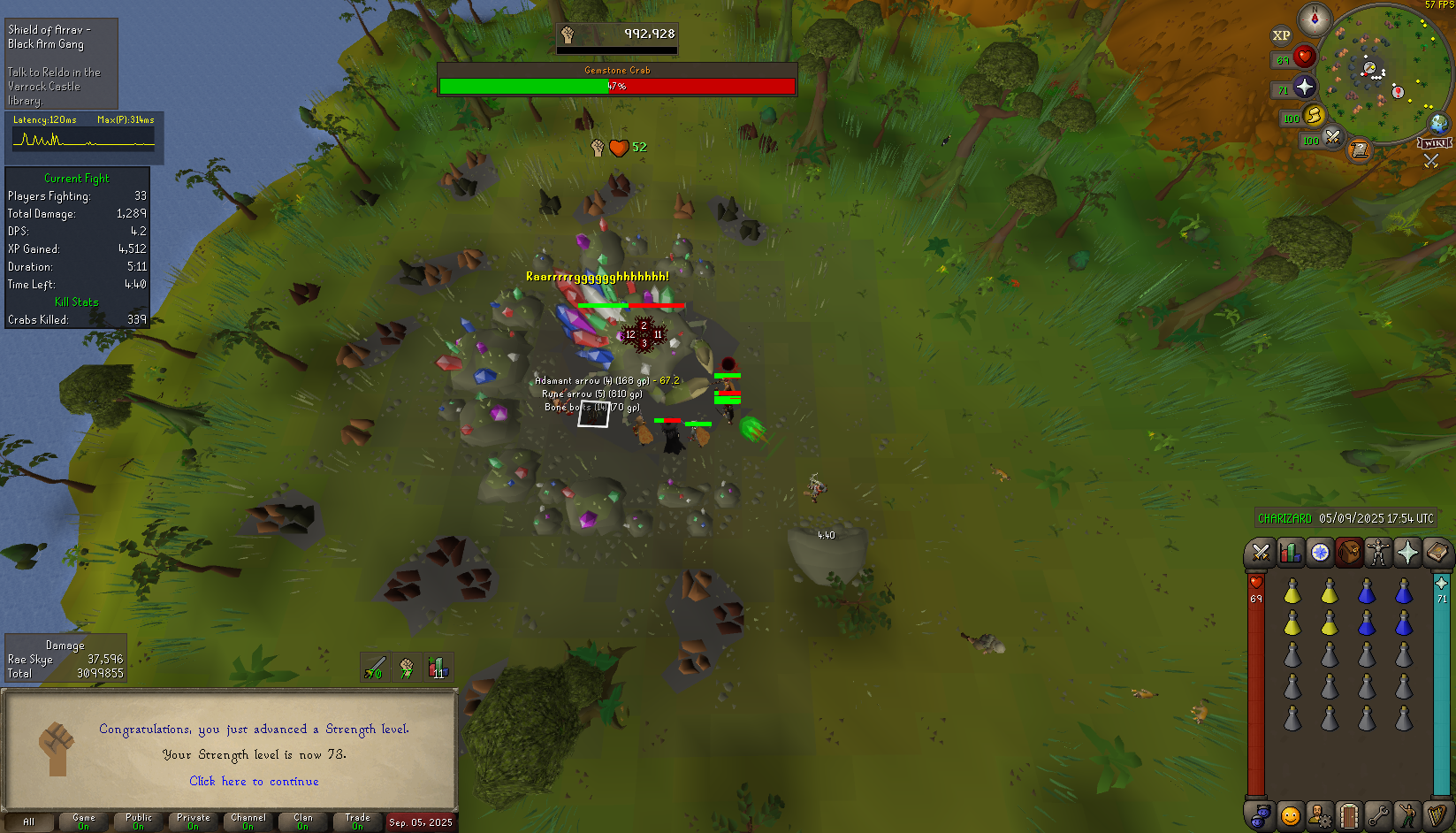Select the Public chat filter tab
This screenshot has width=1456, height=833.
point(139,822)
